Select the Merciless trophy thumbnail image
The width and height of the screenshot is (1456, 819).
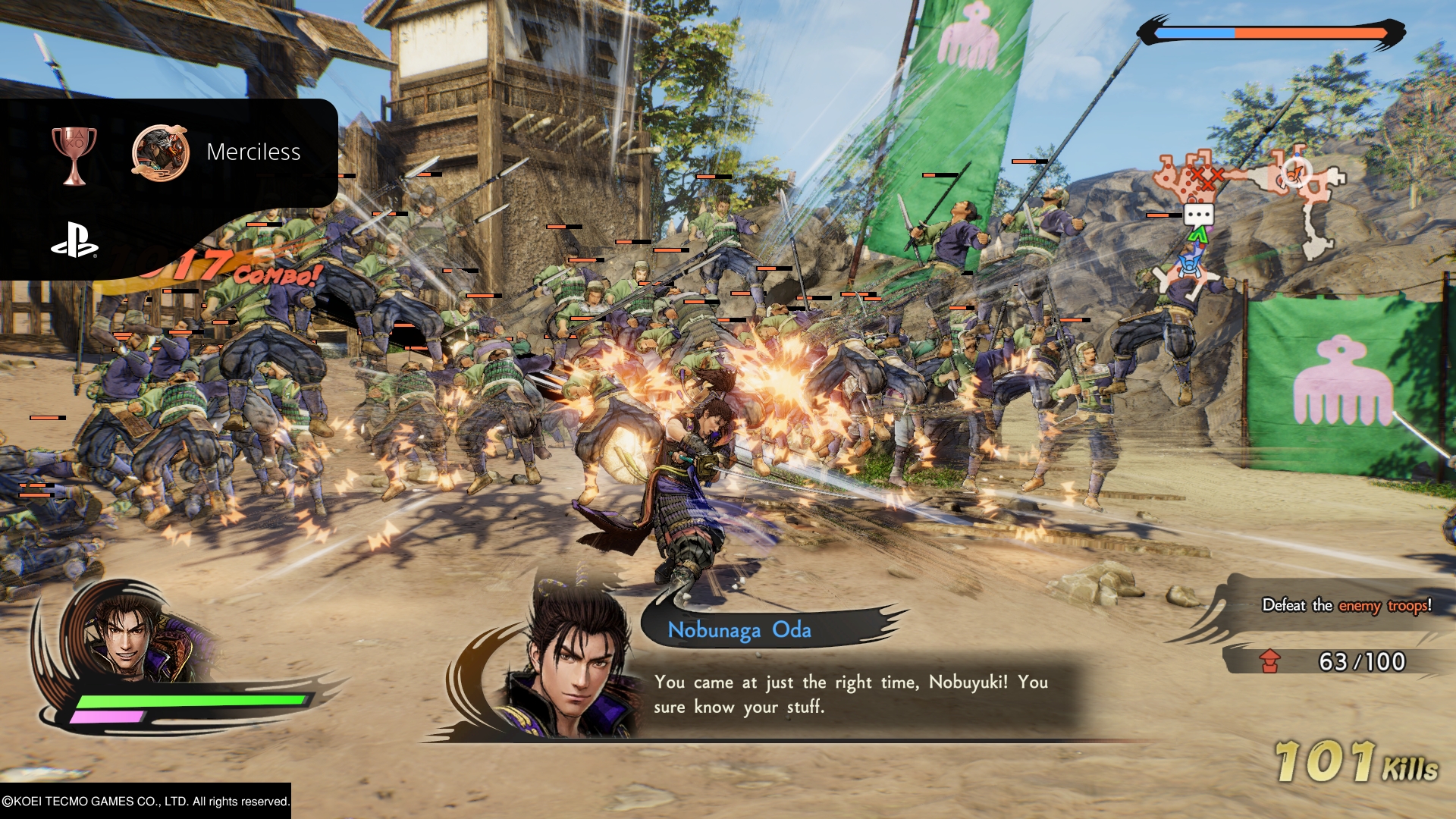(x=160, y=152)
